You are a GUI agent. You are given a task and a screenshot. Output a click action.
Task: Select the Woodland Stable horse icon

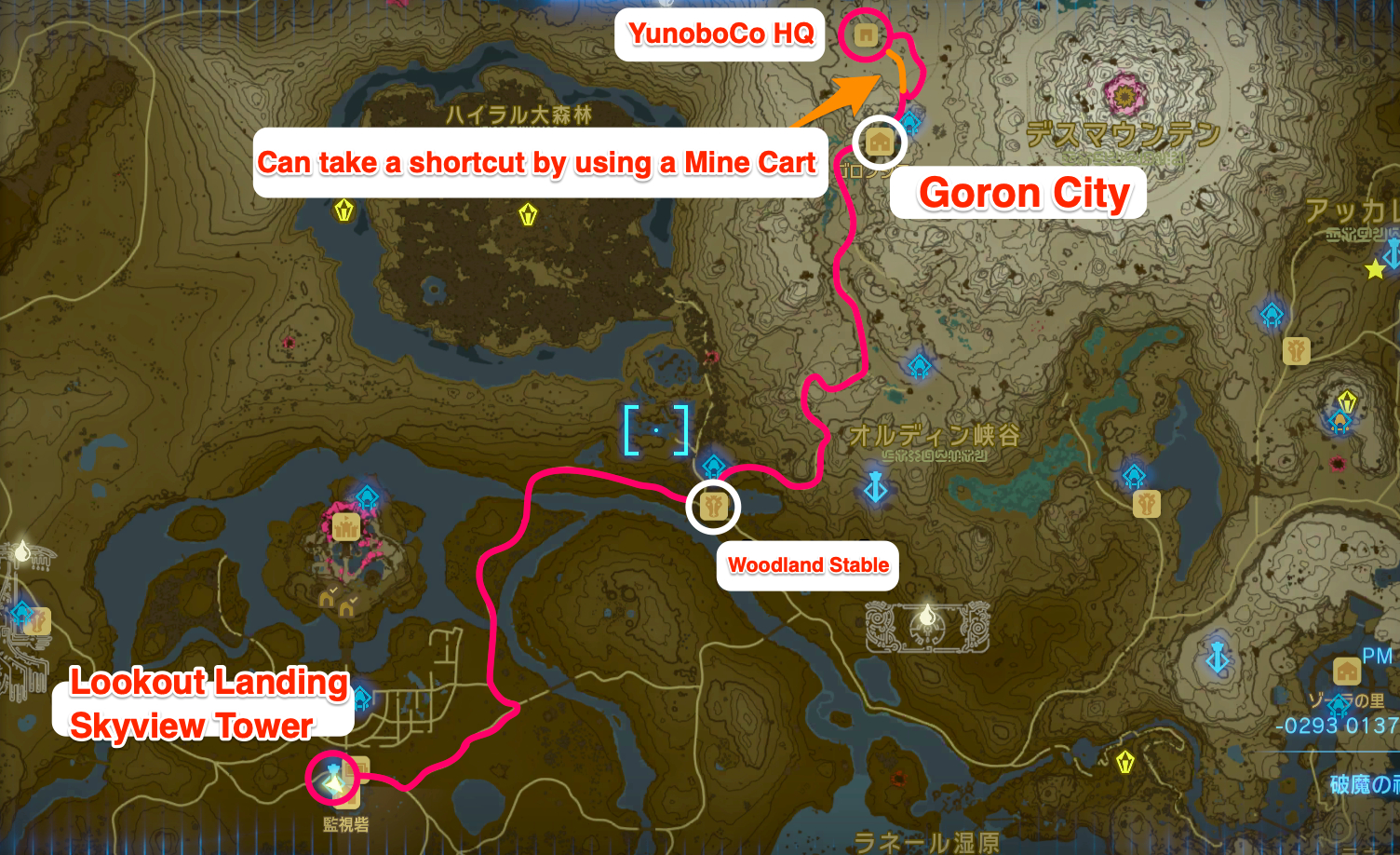pos(712,508)
